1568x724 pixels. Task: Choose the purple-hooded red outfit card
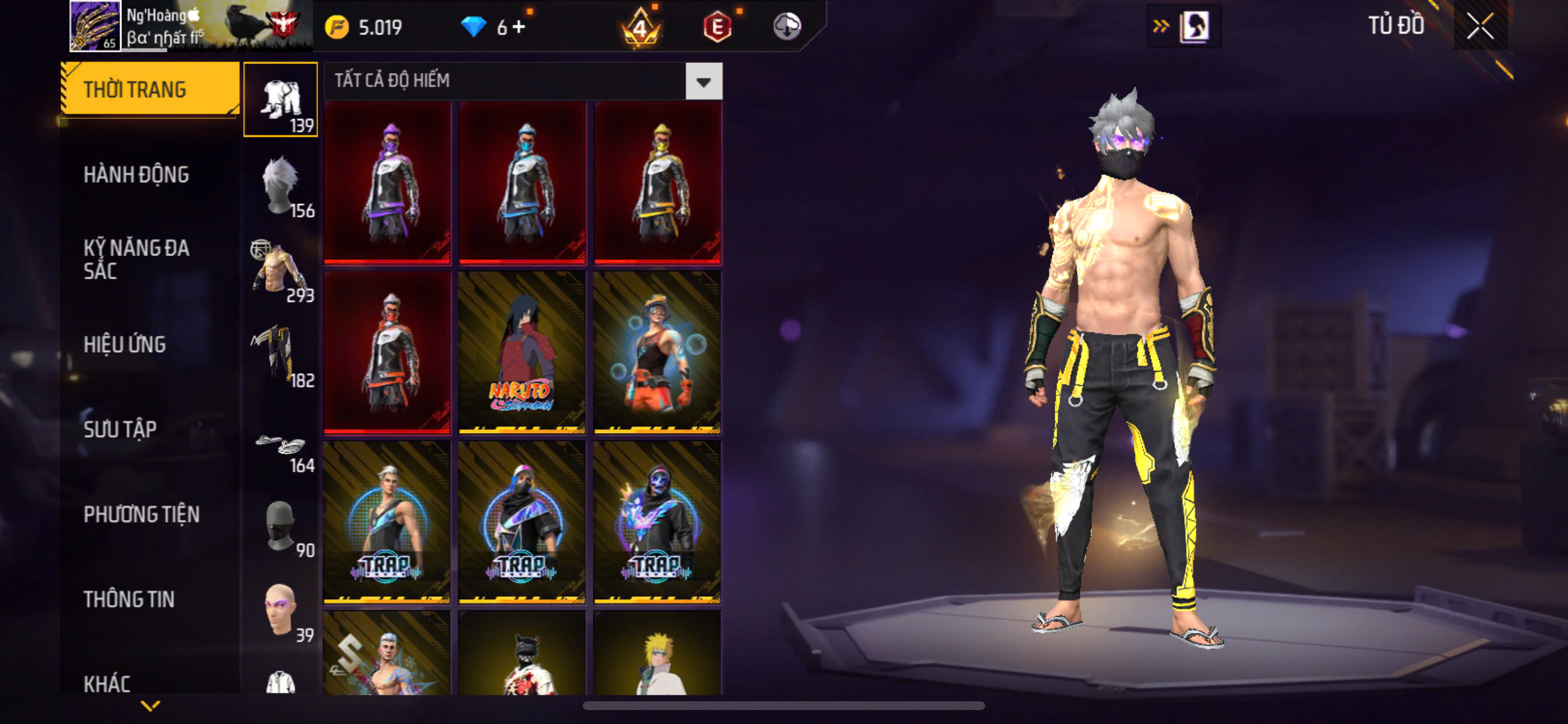[388, 182]
